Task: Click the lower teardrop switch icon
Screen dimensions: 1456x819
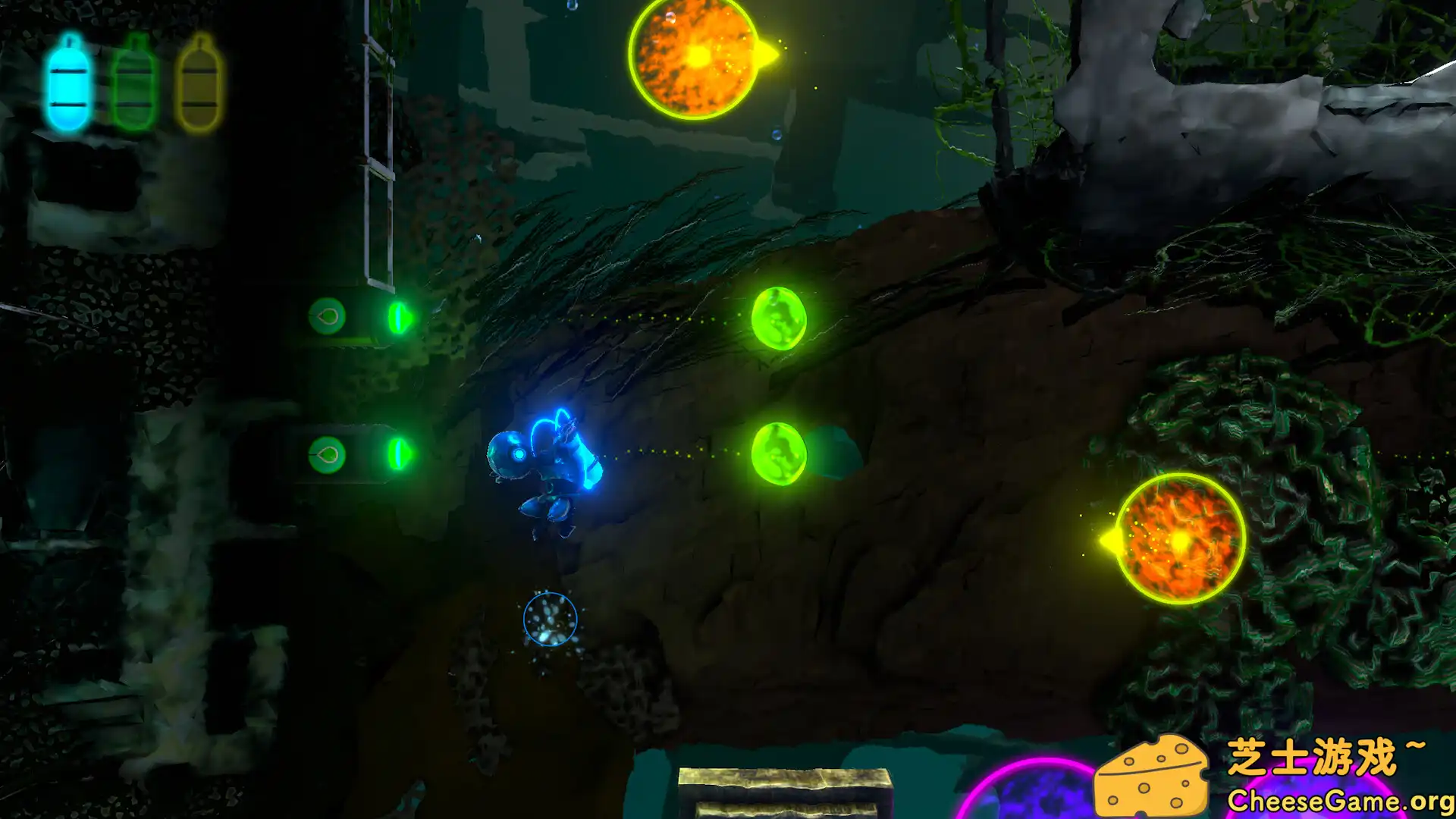Action: pos(329,454)
